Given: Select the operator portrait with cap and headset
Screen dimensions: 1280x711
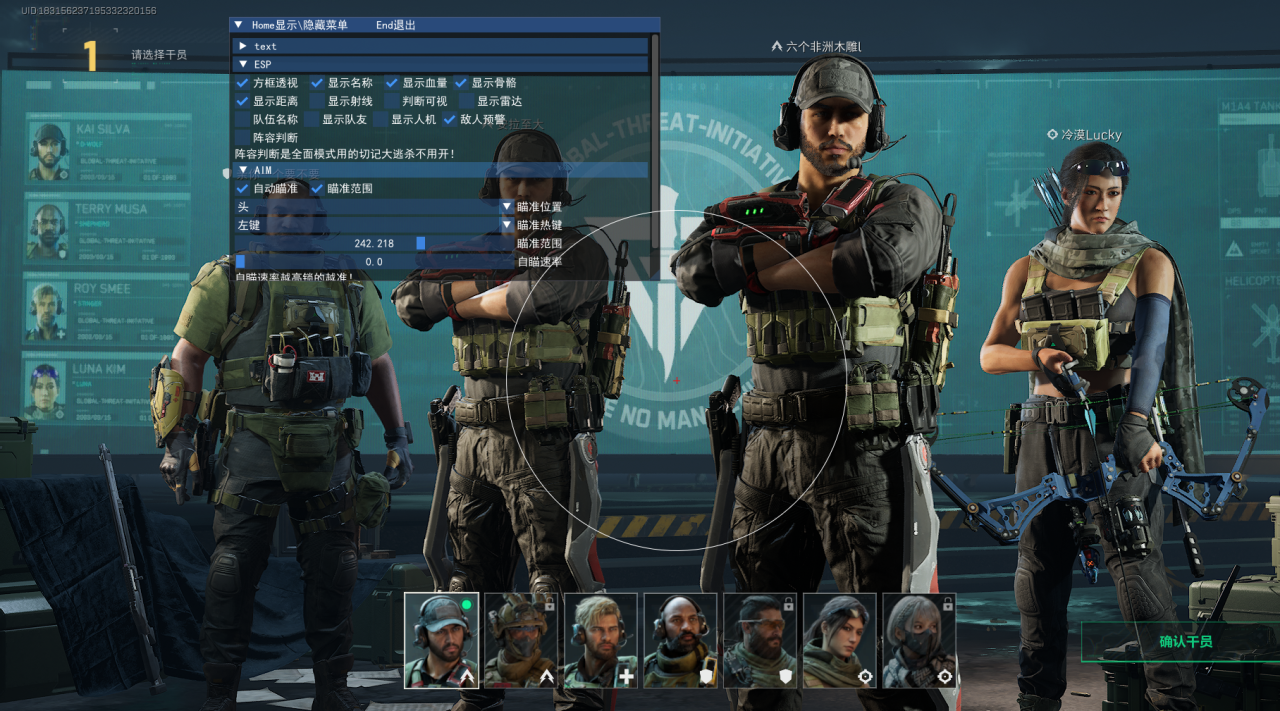Looking at the screenshot, I should coord(441,640).
